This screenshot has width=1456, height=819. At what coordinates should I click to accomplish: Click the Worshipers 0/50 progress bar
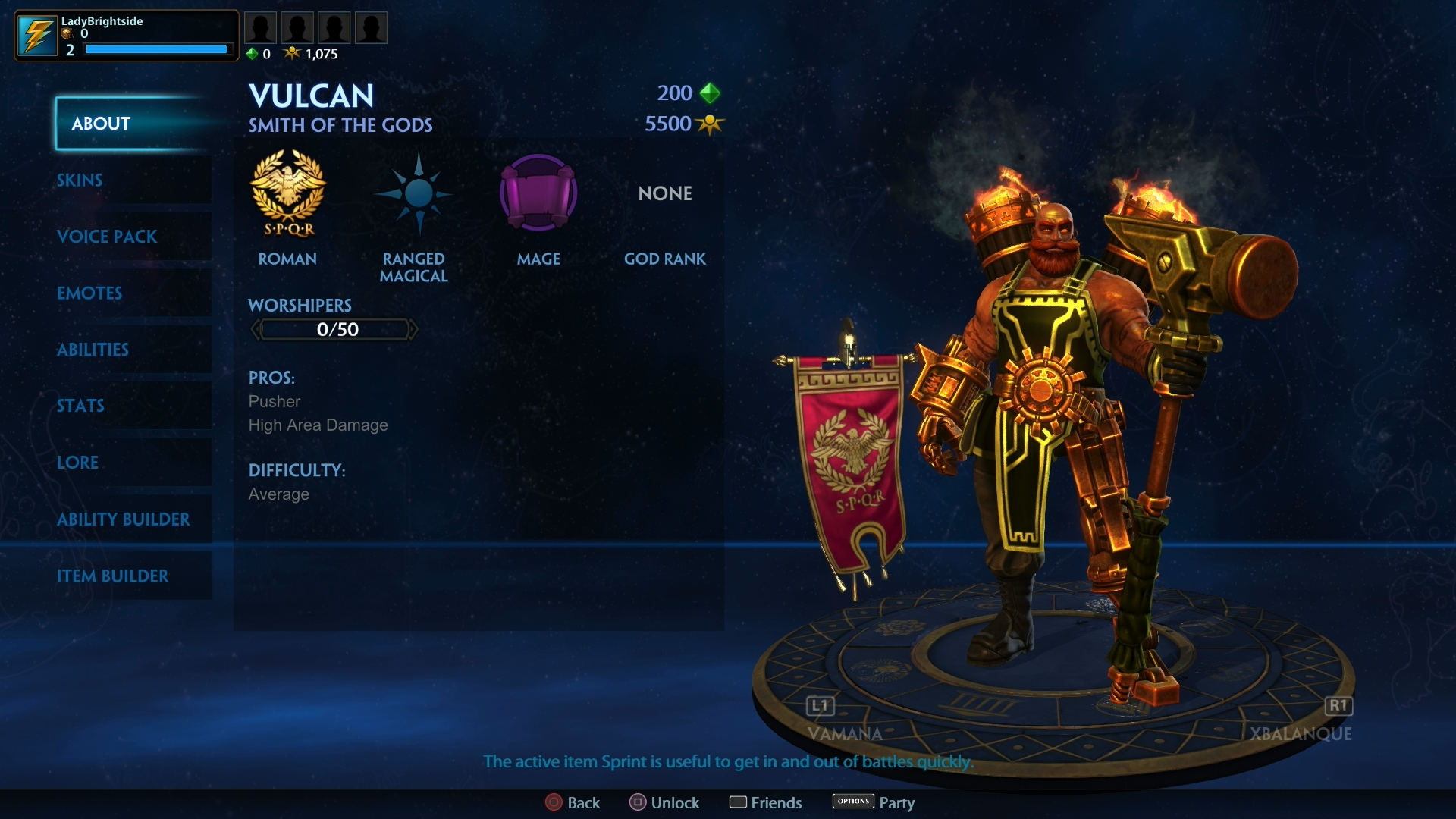pyautogui.click(x=334, y=329)
